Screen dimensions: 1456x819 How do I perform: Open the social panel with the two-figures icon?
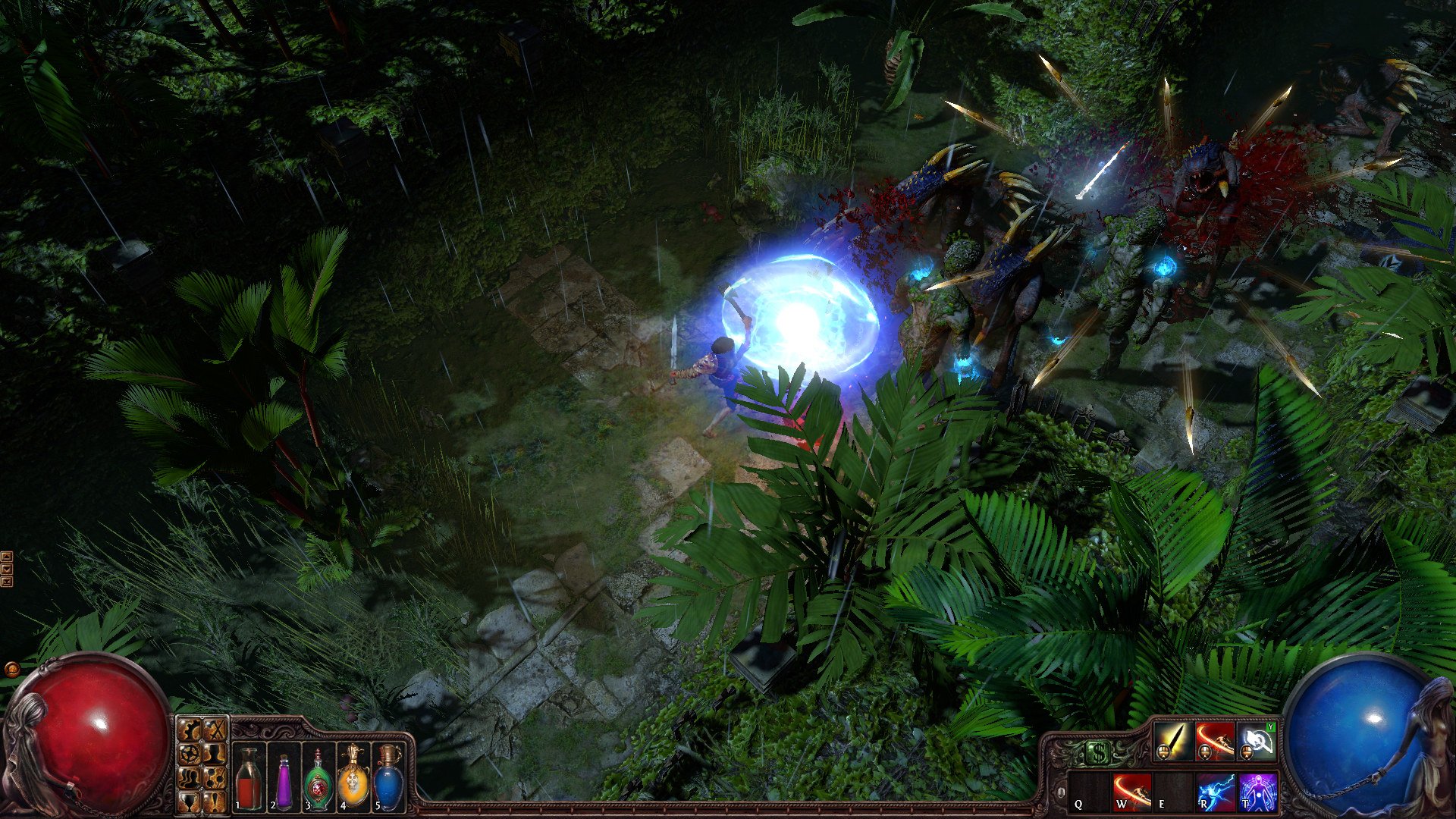pos(188,779)
